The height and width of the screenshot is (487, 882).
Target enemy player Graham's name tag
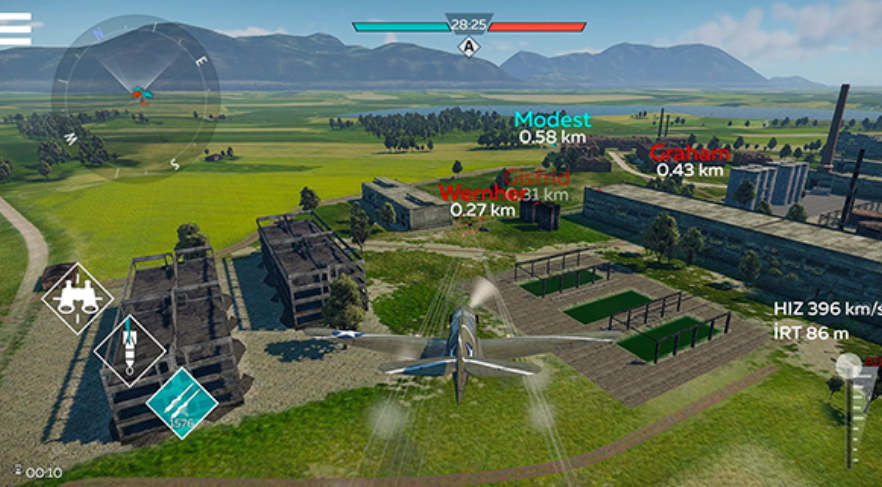pyautogui.click(x=689, y=154)
